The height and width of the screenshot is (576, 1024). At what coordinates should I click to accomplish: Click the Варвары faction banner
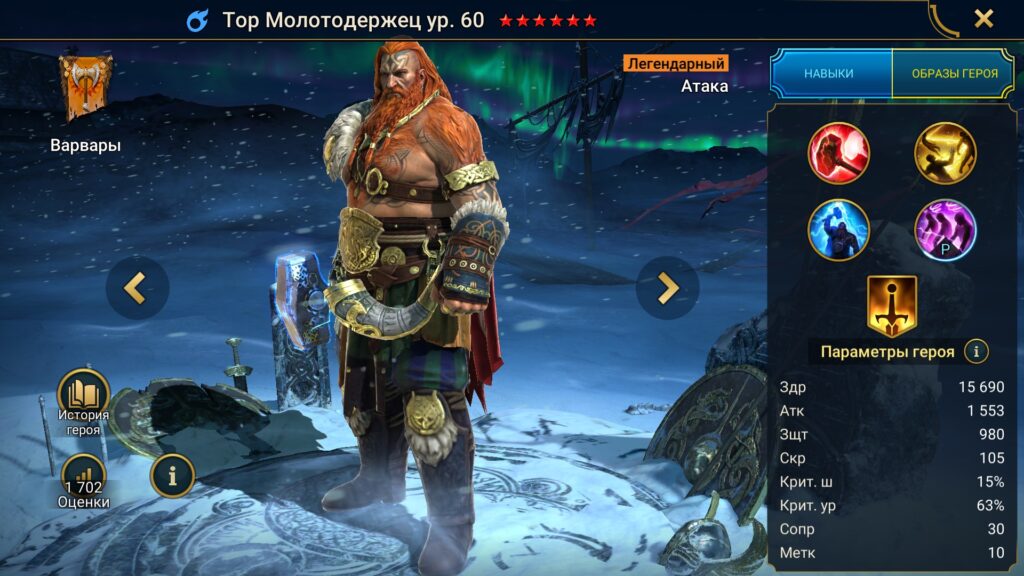pos(85,88)
